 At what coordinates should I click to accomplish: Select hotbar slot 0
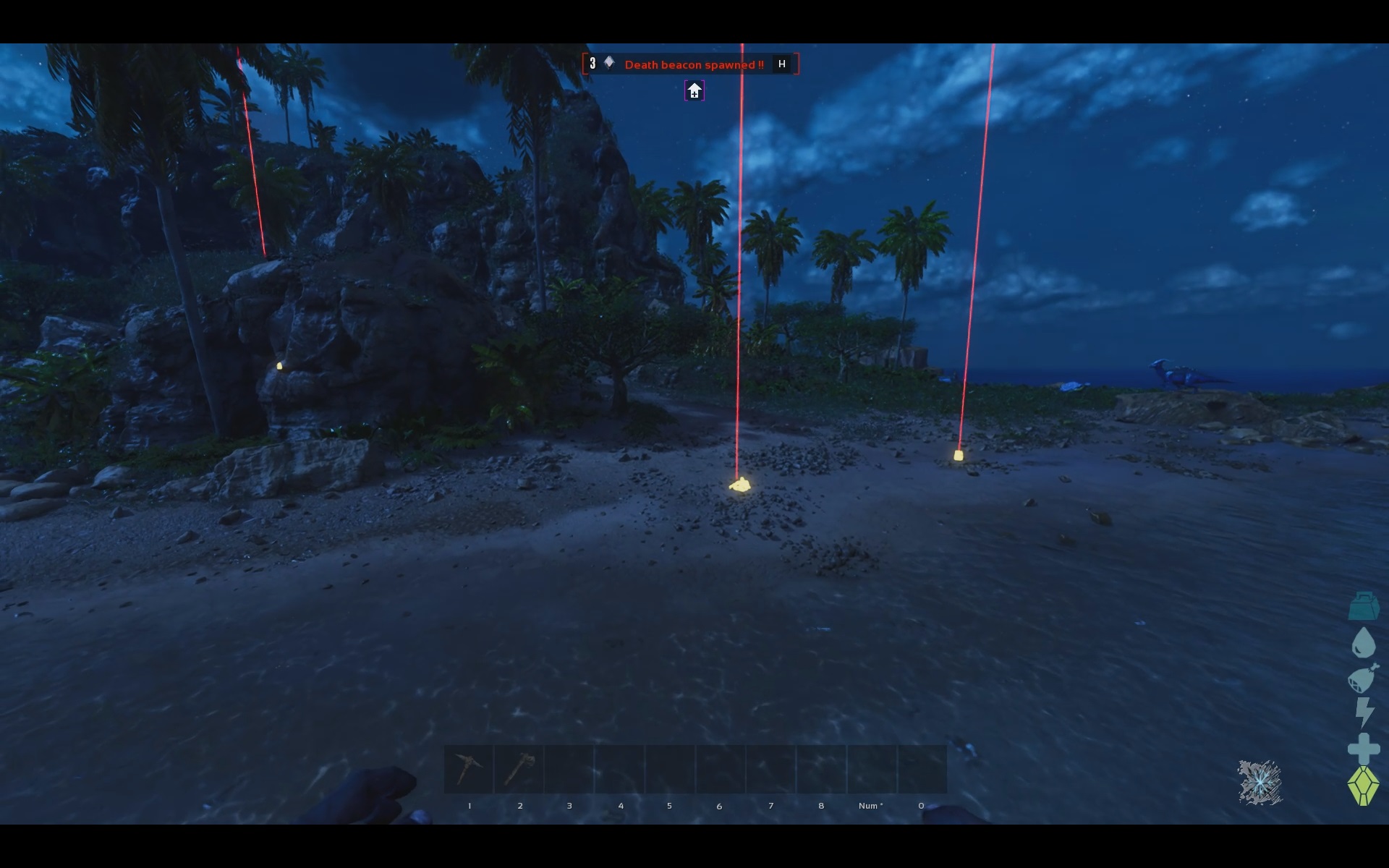pyautogui.click(x=920, y=768)
